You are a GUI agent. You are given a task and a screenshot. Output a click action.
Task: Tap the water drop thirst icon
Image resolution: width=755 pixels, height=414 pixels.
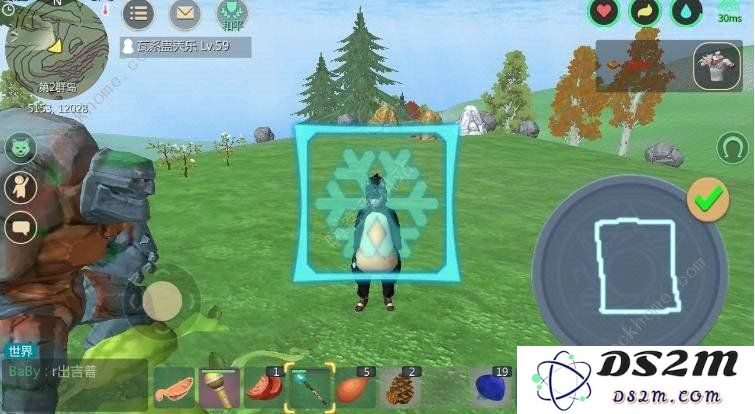(686, 12)
